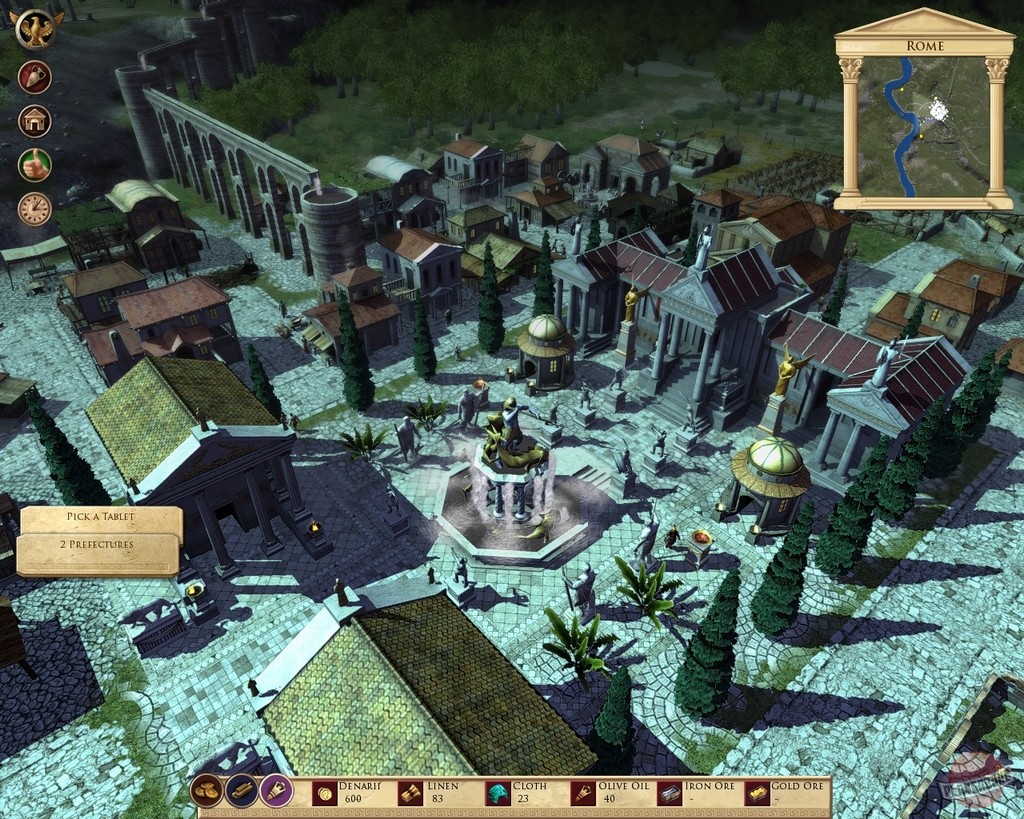Select the thumbs-up approval icon

[34, 165]
